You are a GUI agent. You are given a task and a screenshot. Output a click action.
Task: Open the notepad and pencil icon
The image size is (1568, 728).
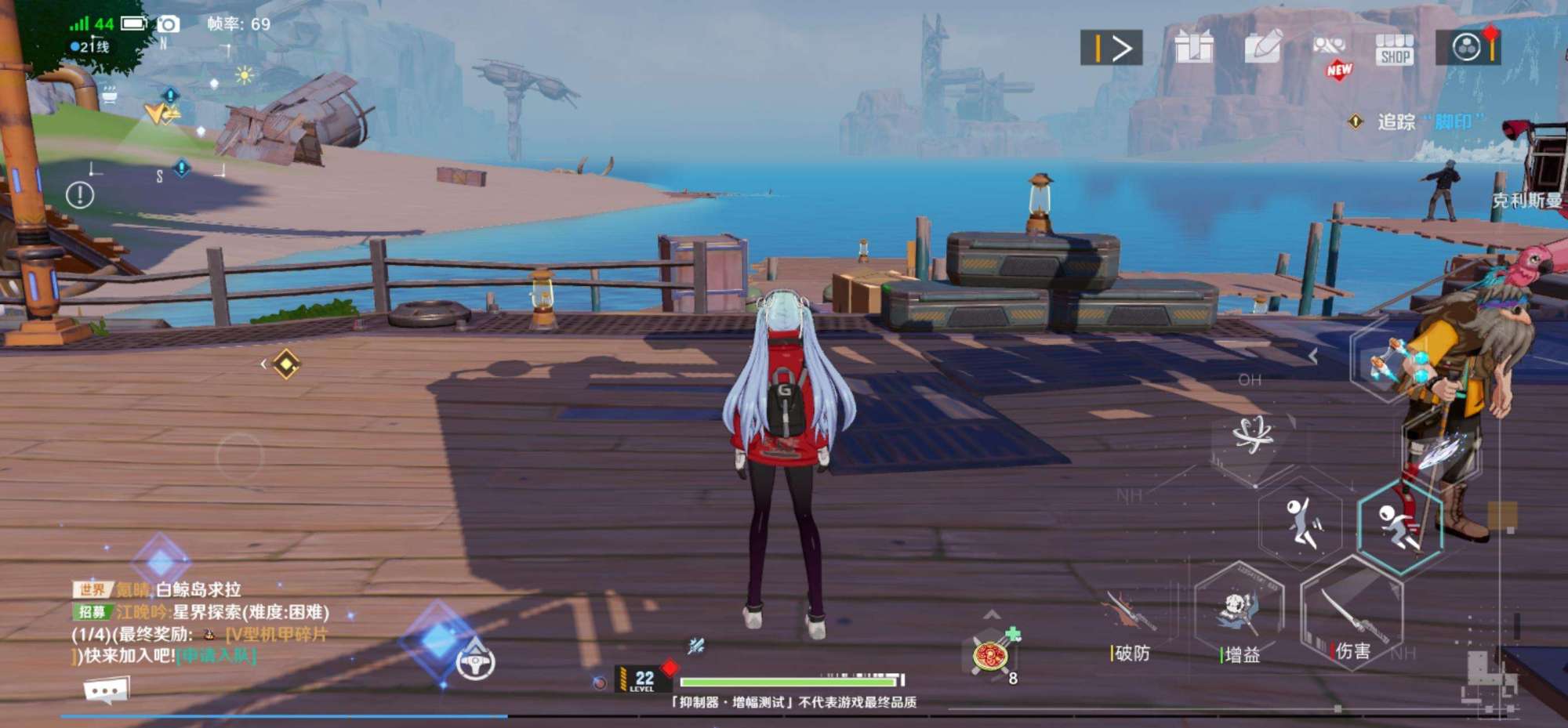(1263, 47)
